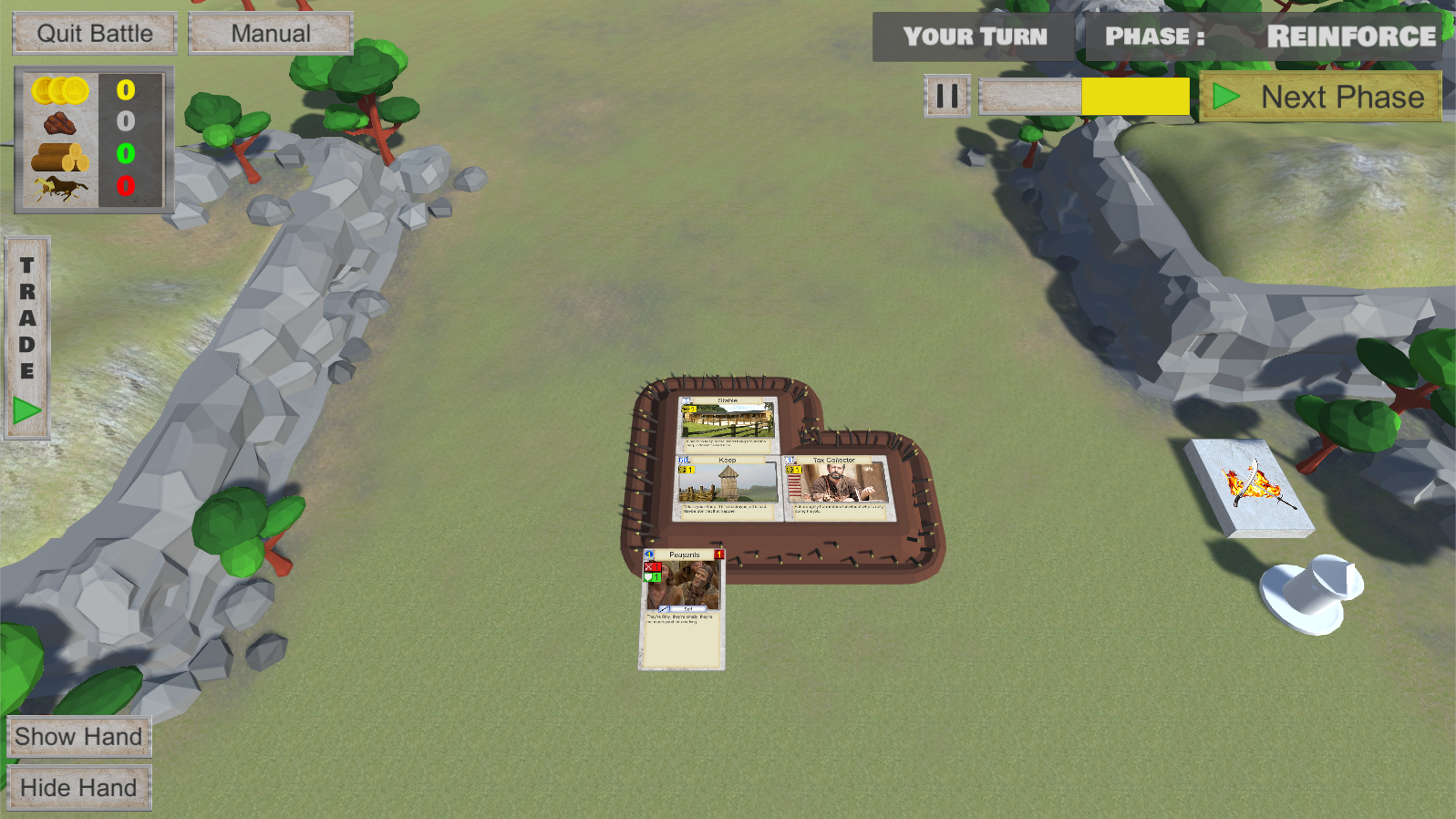Show your hand of cards
The height and width of the screenshot is (819, 1456).
click(78, 737)
